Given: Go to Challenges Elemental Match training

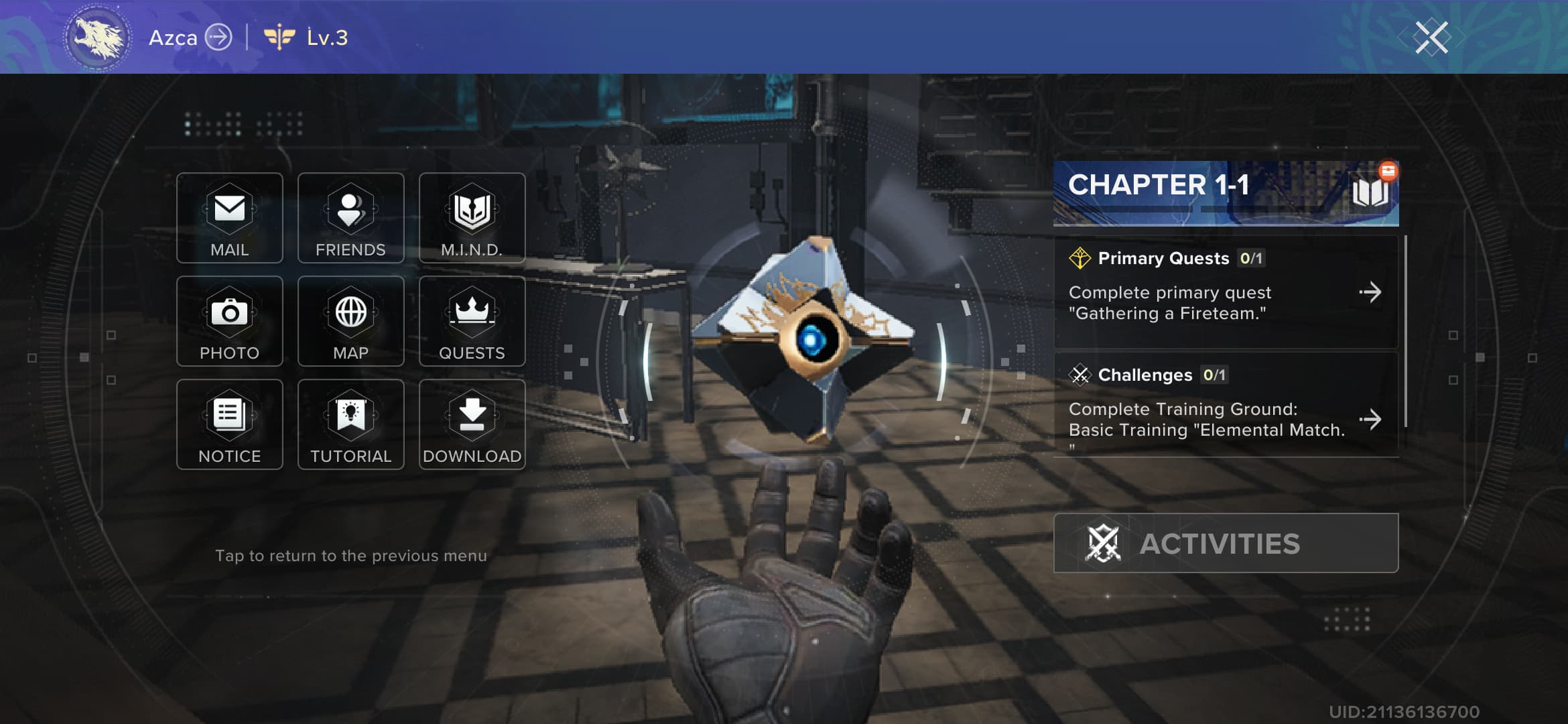Looking at the screenshot, I should (1226, 409).
